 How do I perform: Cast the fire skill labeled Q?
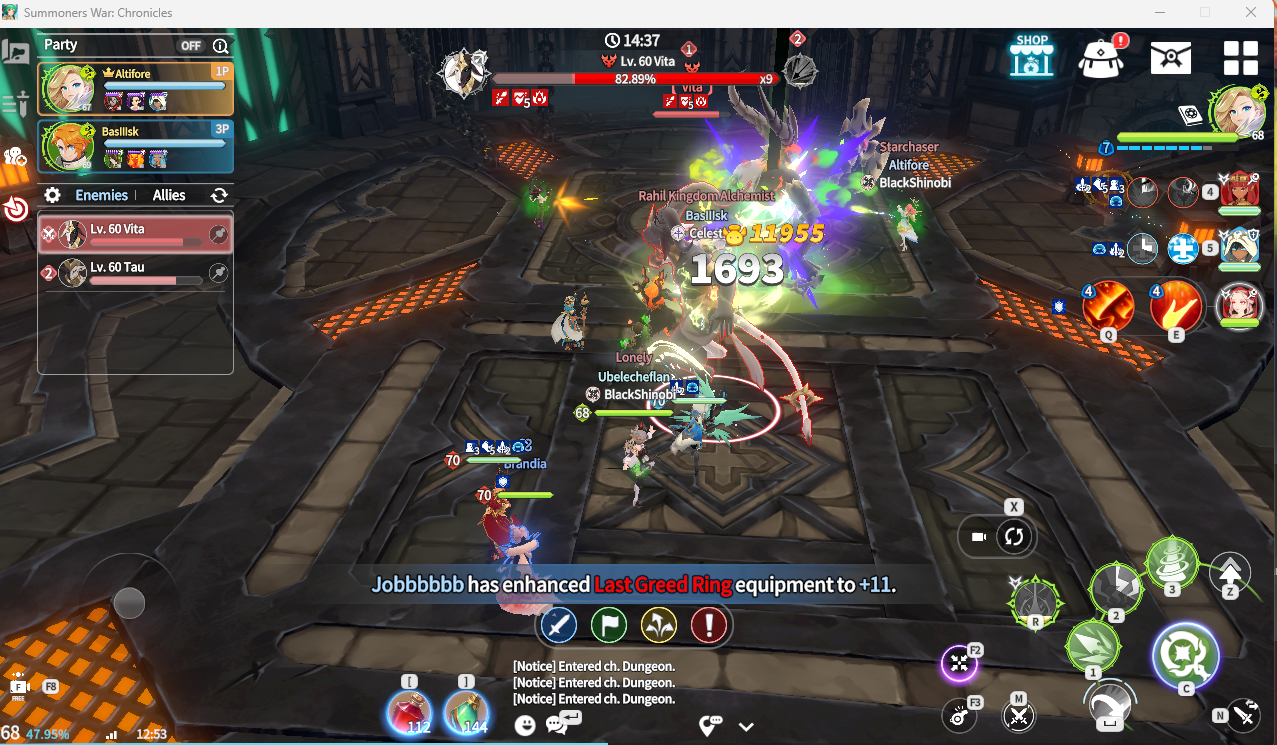point(1107,306)
